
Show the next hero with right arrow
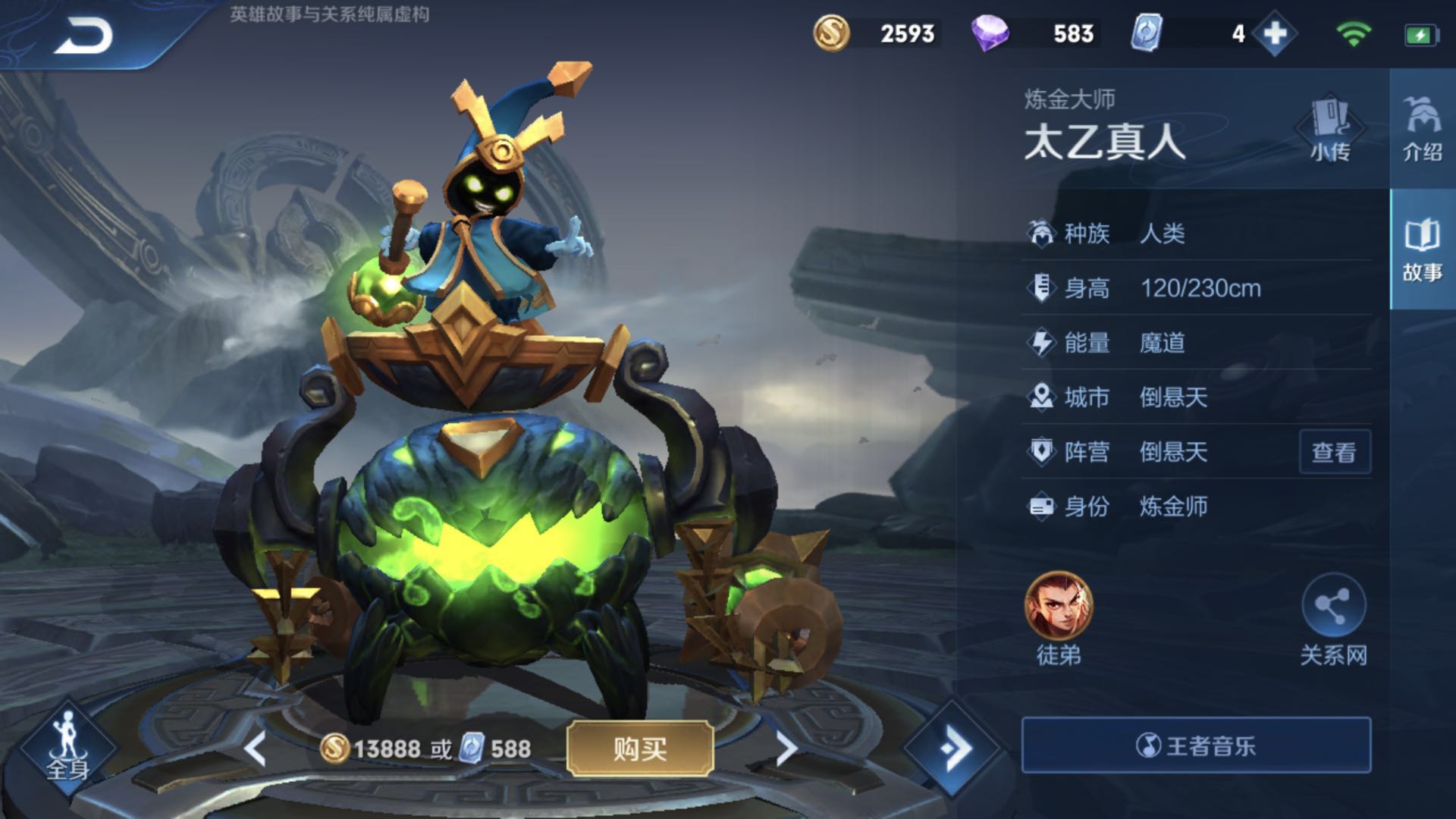pyautogui.click(x=786, y=749)
